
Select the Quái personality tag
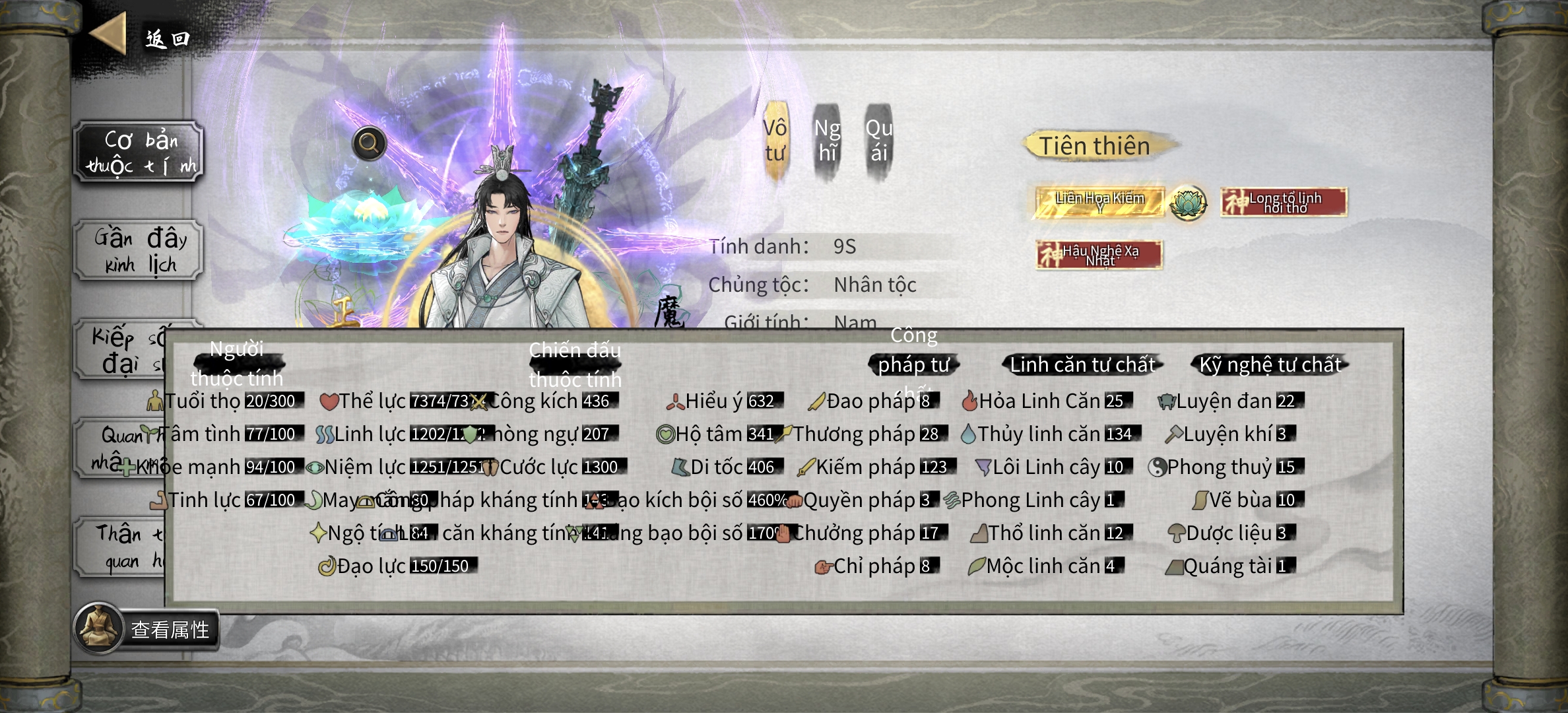pyautogui.click(x=878, y=141)
